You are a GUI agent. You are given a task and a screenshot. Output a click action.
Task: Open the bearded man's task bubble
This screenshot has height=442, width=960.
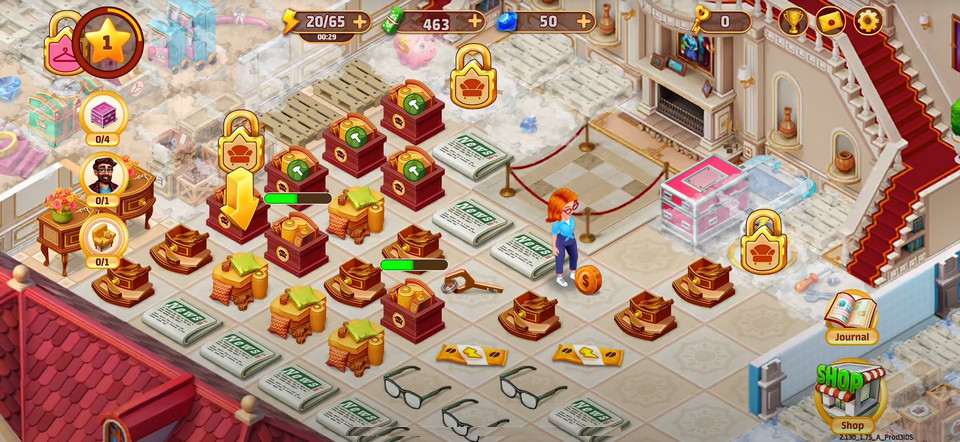[104, 176]
